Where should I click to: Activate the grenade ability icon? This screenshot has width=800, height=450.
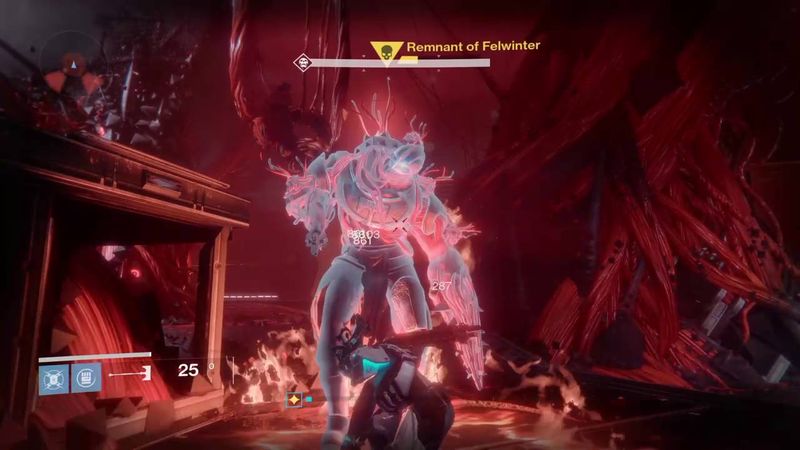[x=53, y=378]
